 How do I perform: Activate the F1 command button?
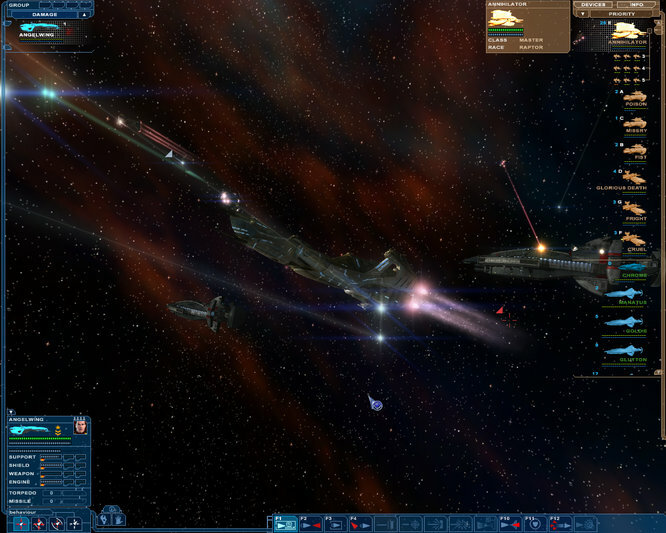(x=285, y=523)
